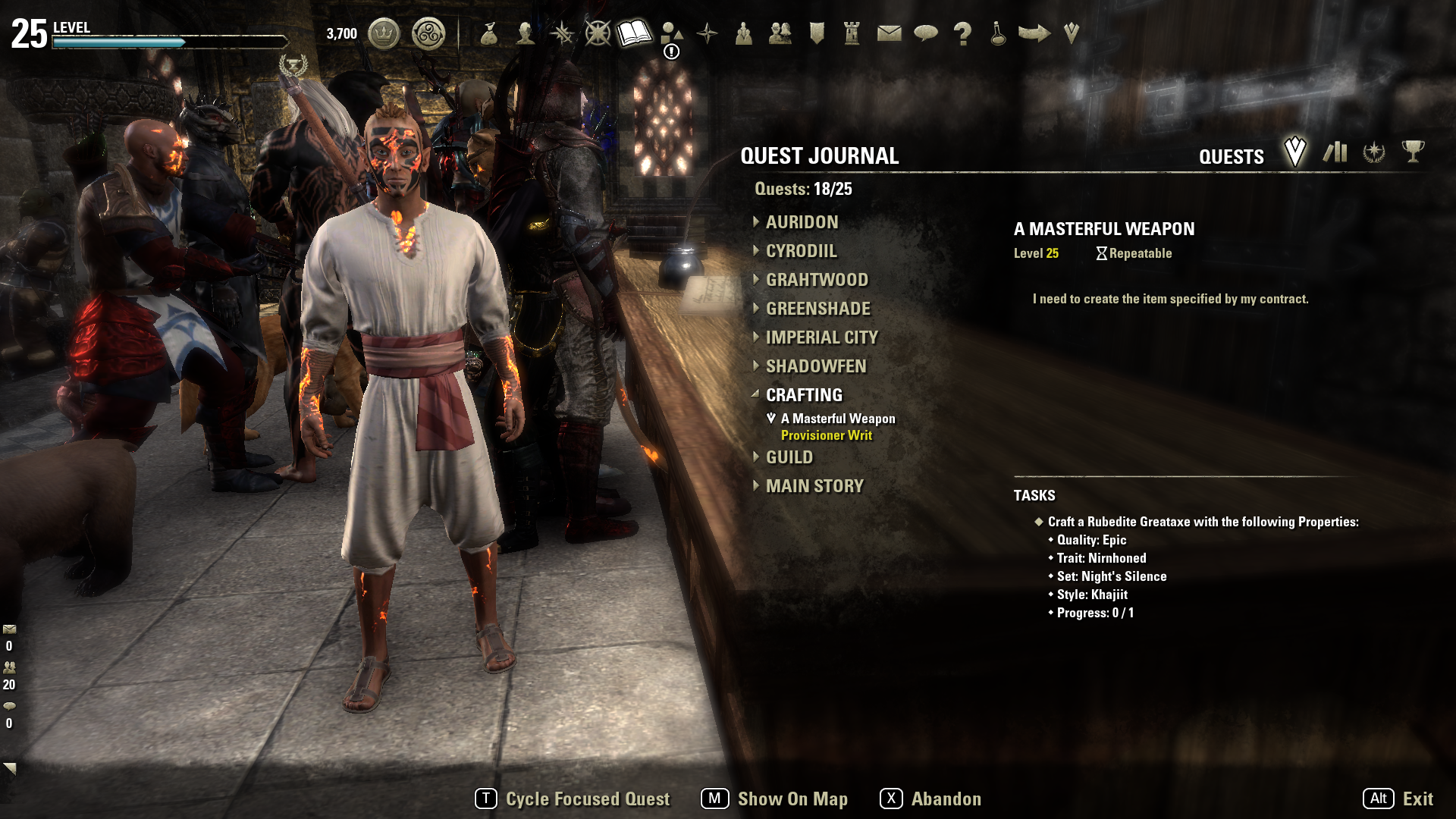The image size is (1456, 819).
Task: Open the help question mark icon
Action: [x=962, y=33]
